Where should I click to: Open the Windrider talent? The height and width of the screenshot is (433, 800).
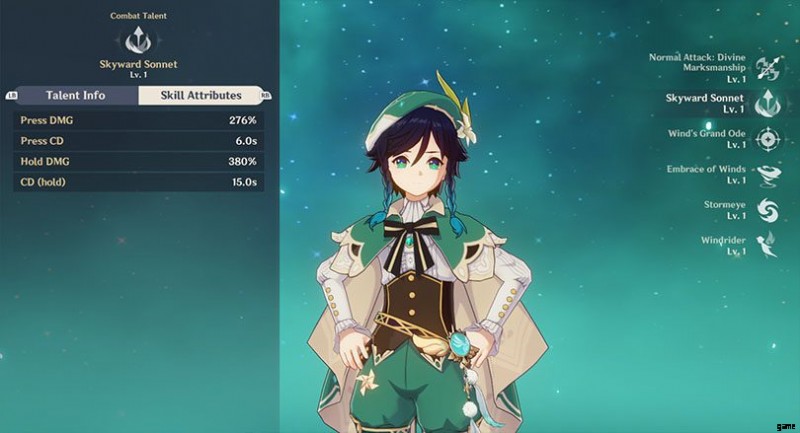[768, 244]
